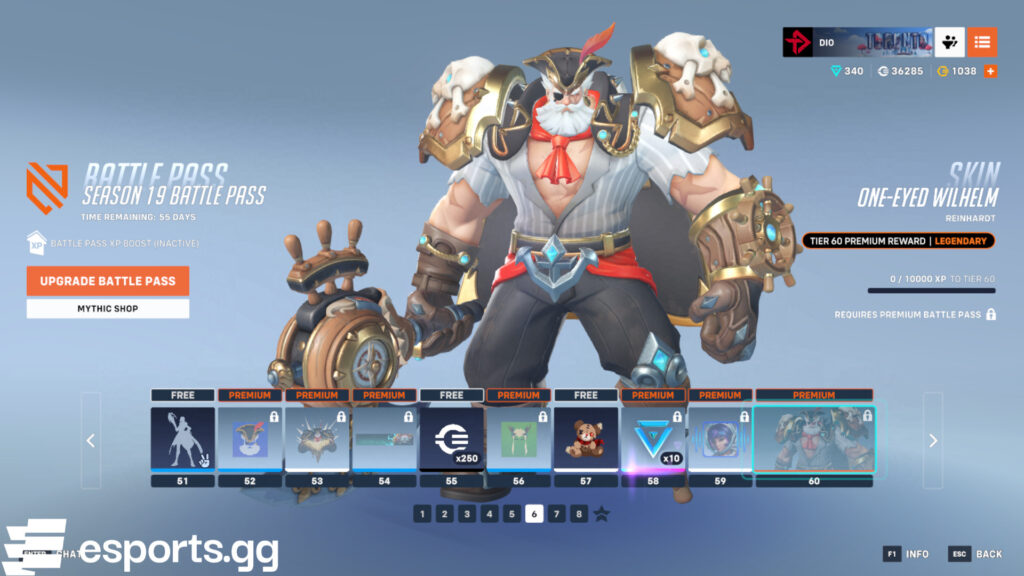Select the tier 53 premium reward
This screenshot has height=576, width=1024.
(x=317, y=438)
